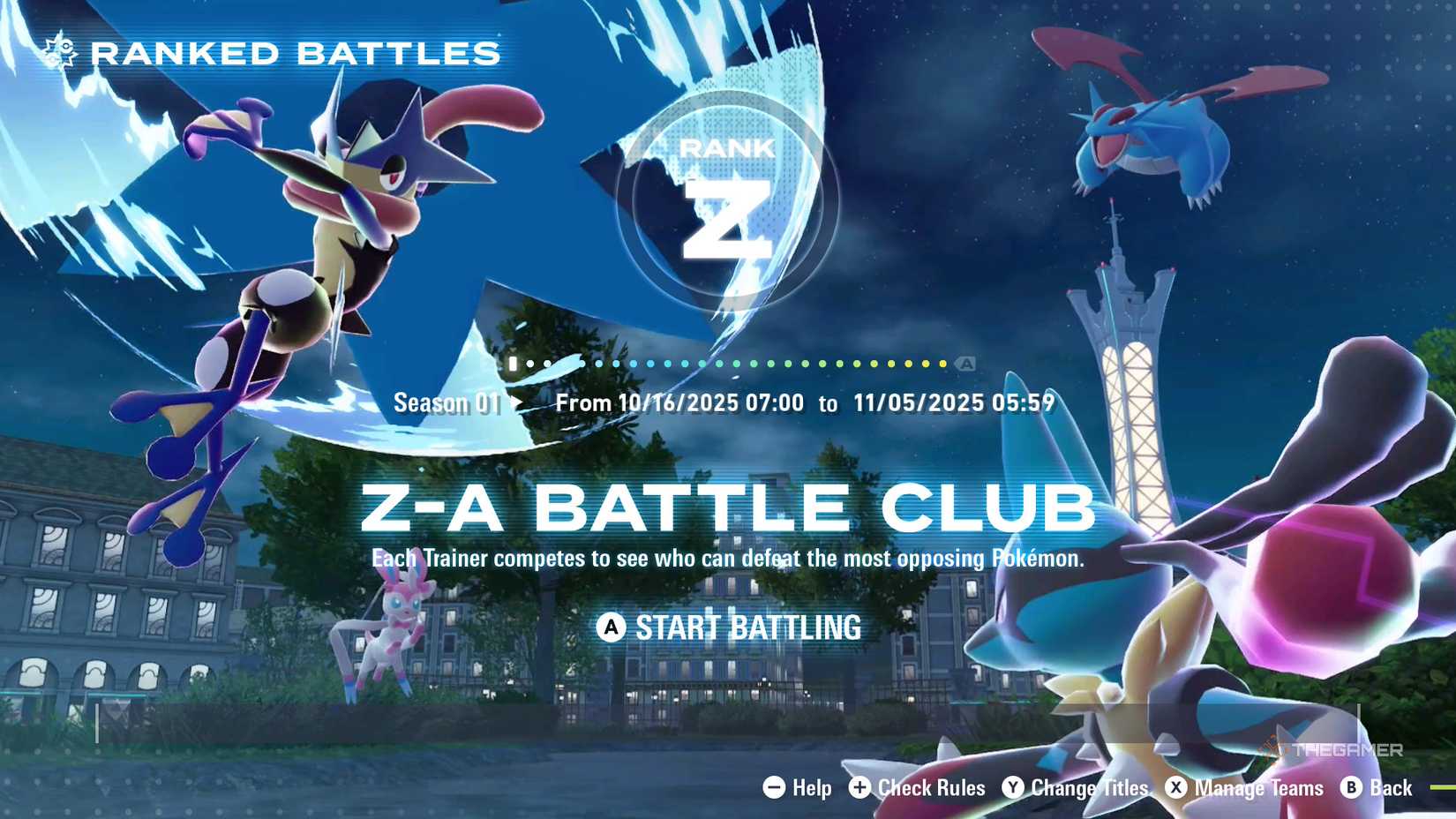Click the A icon at the end of the rank progress bar
The height and width of the screenshot is (819, 1456).
coord(966,362)
